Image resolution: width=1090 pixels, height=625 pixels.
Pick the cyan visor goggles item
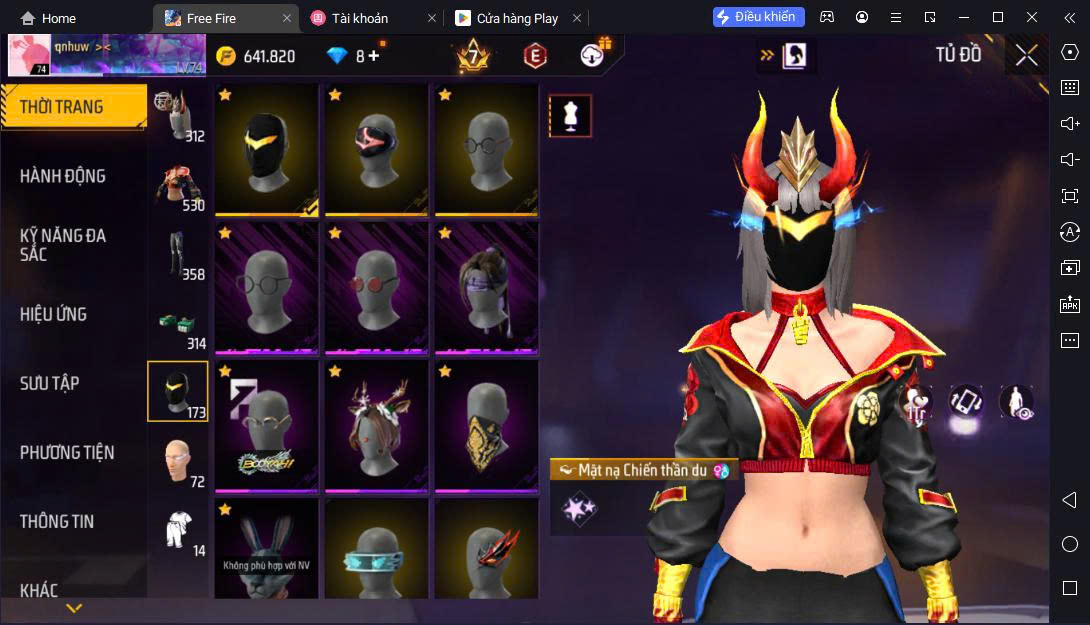tap(376, 555)
